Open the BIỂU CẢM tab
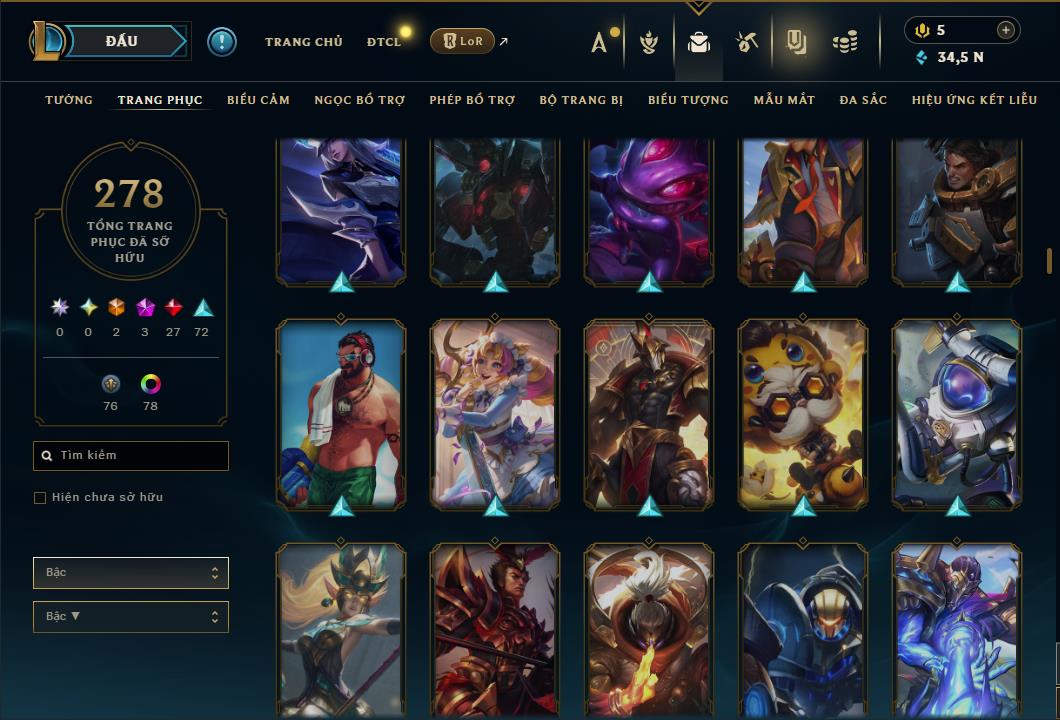 point(258,100)
